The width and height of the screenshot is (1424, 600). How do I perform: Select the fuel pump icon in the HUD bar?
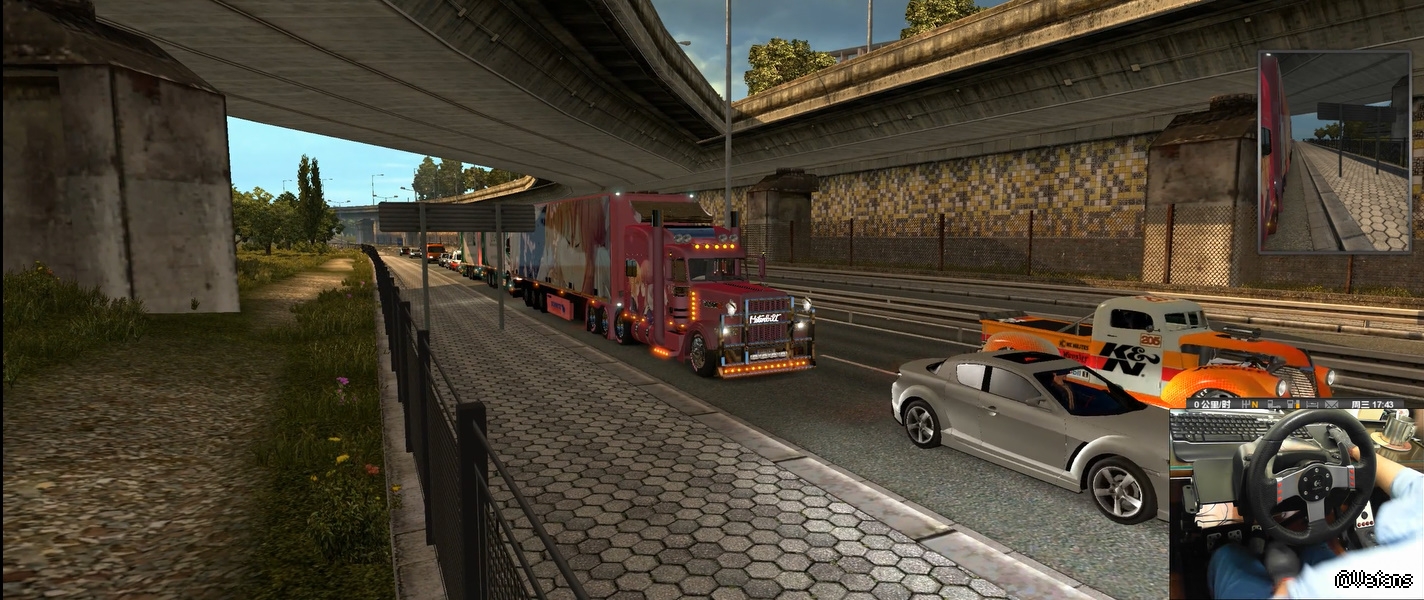[x=1293, y=404]
